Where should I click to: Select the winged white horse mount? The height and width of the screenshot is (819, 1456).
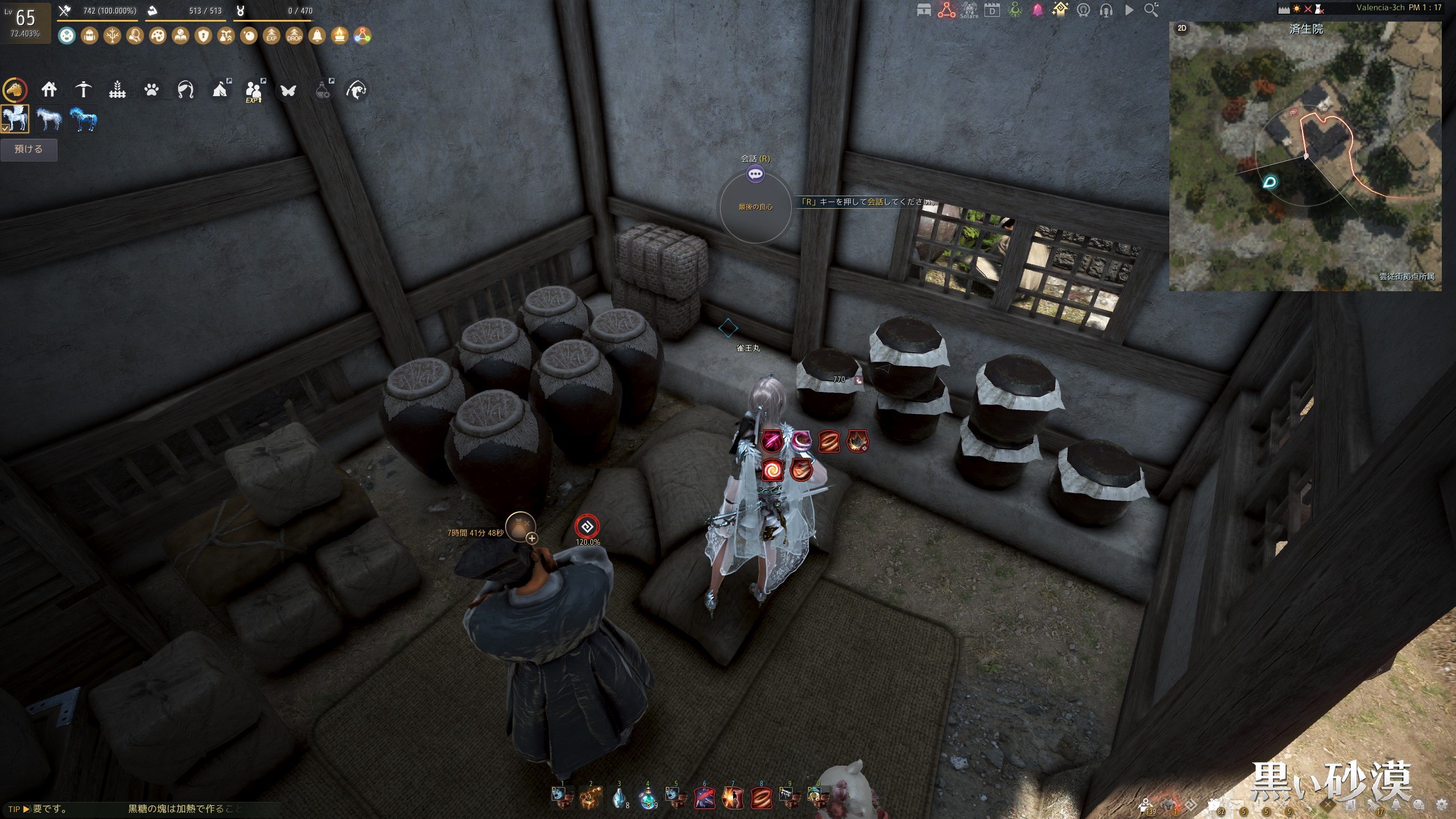coord(15,119)
